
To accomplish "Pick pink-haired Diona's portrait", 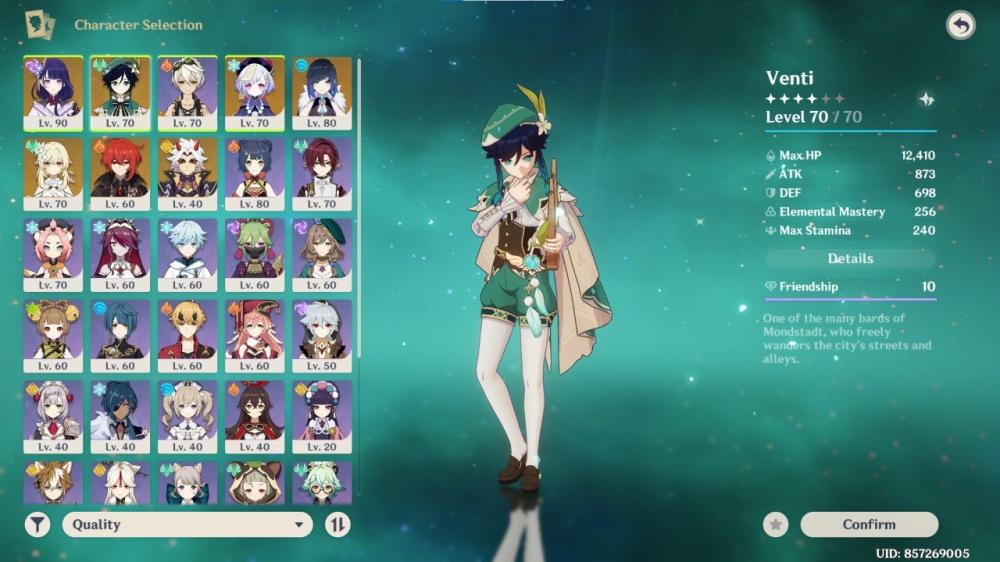I will click(53, 254).
